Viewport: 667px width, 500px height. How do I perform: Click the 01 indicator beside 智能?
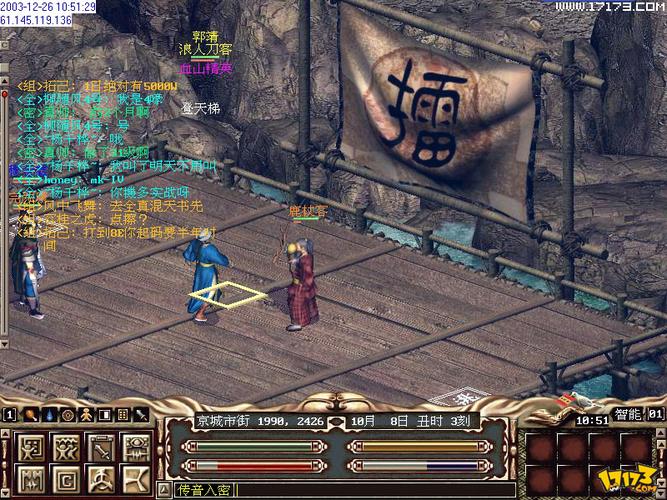(655, 413)
